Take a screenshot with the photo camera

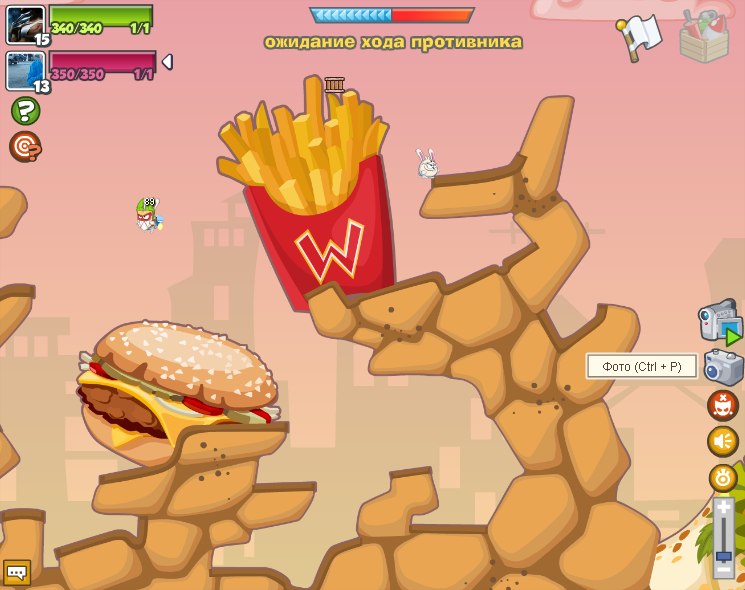723,366
